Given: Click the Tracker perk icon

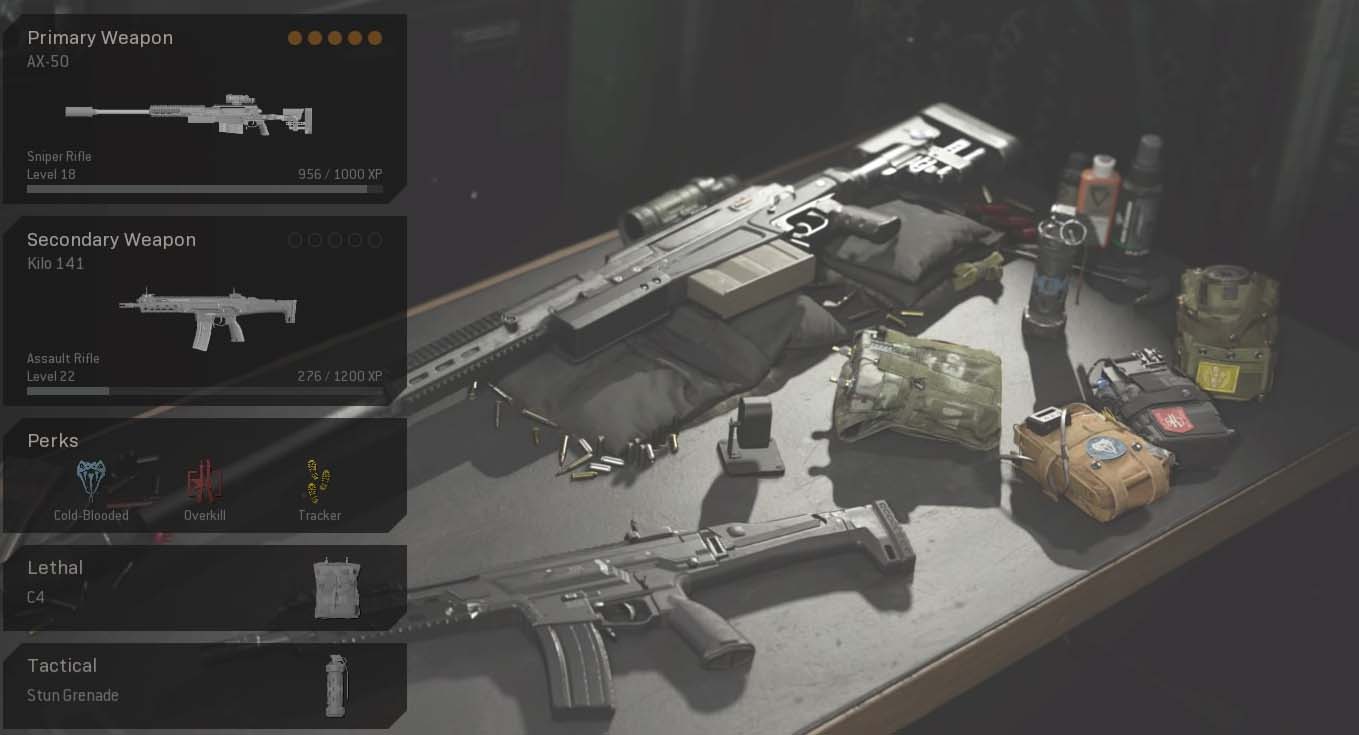Looking at the screenshot, I should pos(319,481).
